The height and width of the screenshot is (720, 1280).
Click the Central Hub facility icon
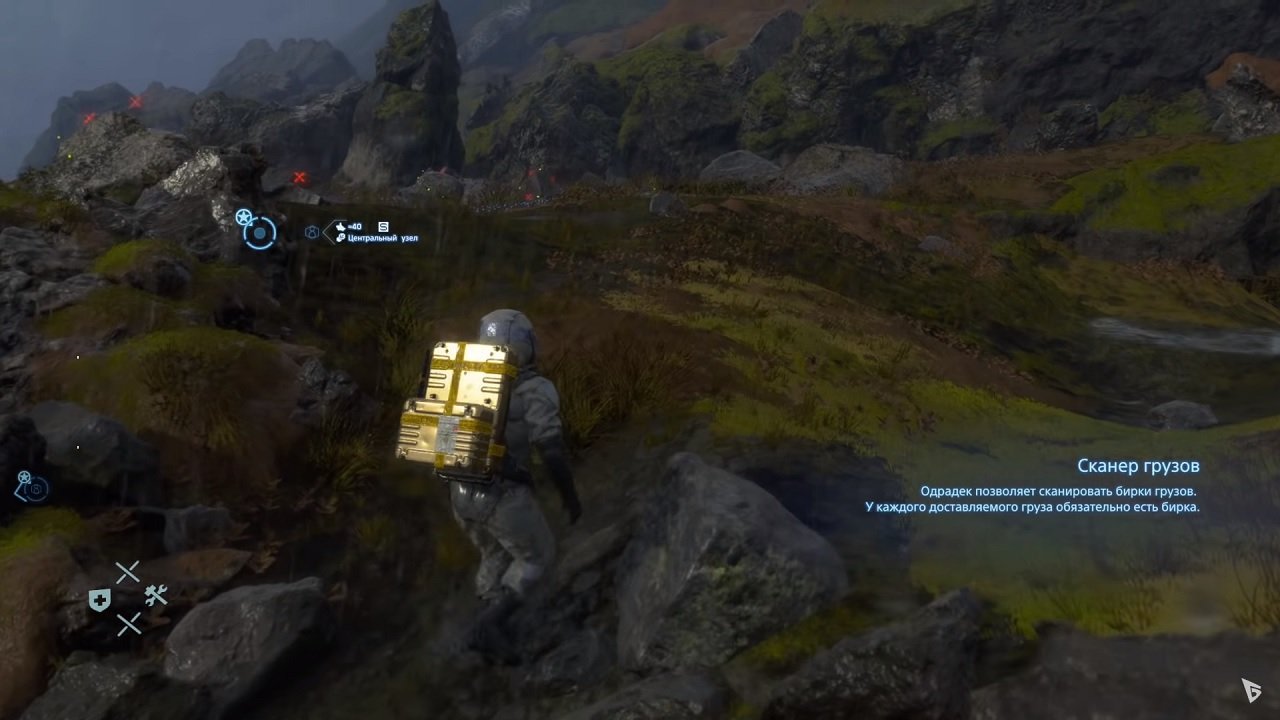[x=312, y=231]
